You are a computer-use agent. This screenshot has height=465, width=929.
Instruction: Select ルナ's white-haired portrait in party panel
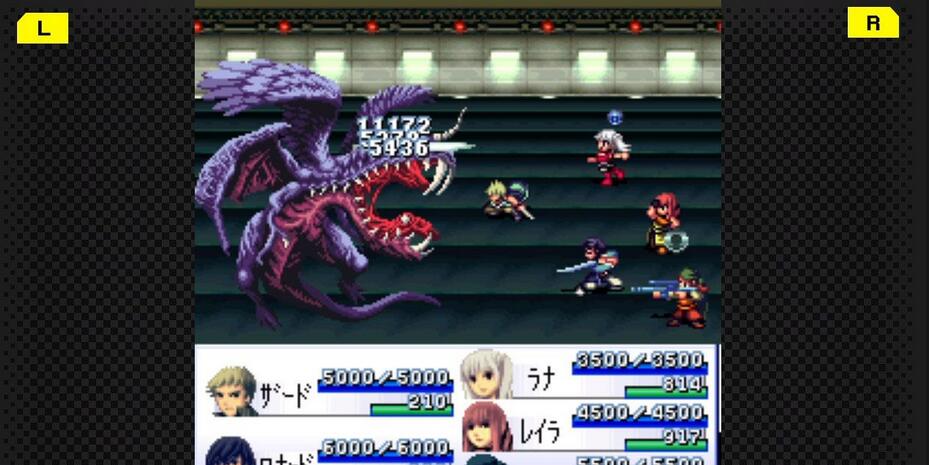[486, 376]
